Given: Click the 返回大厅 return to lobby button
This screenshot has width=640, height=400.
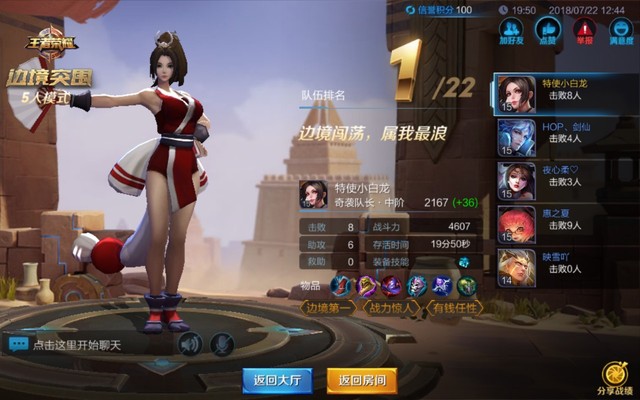Looking at the screenshot, I should (x=277, y=379).
